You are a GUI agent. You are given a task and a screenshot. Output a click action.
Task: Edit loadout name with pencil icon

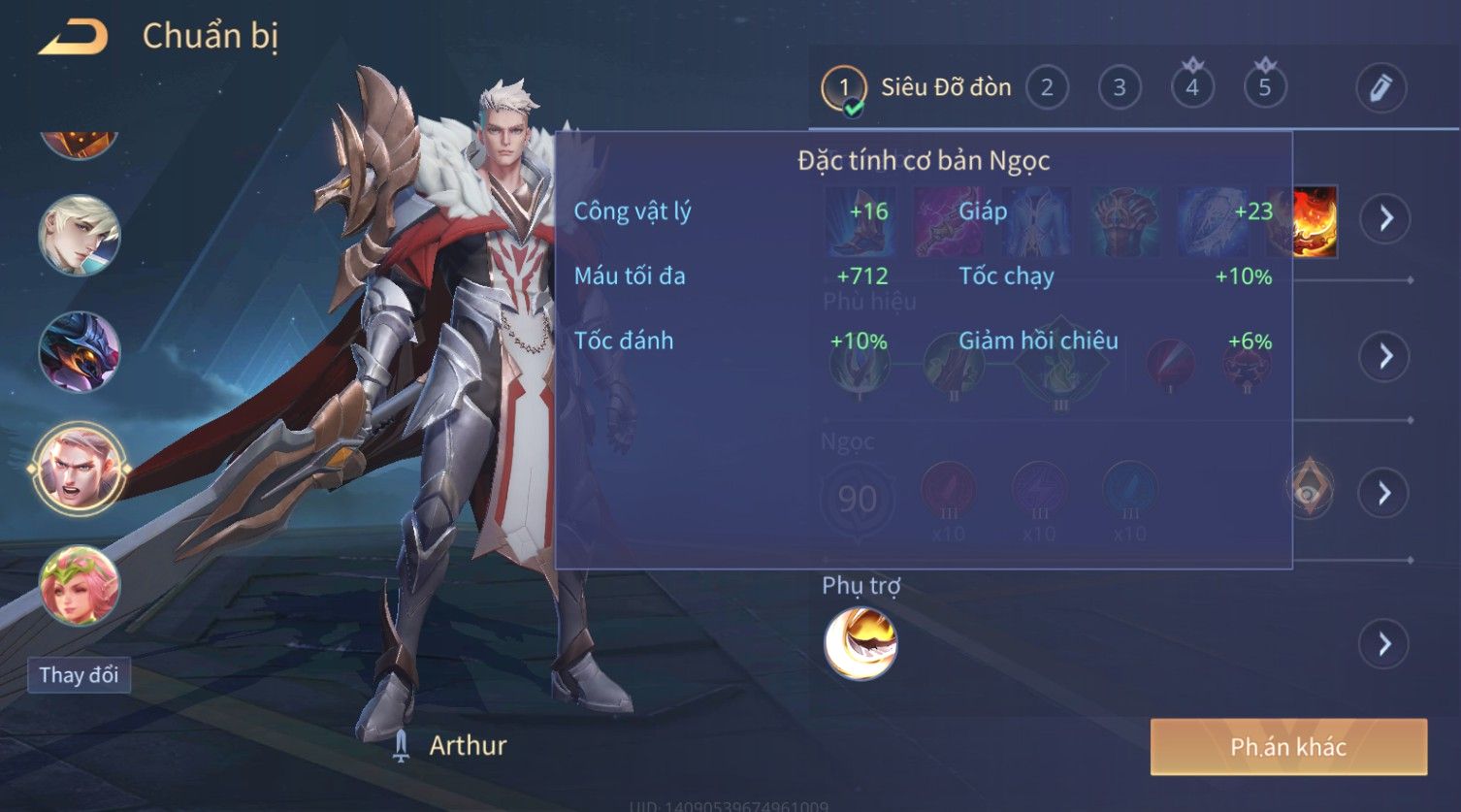coord(1381,88)
